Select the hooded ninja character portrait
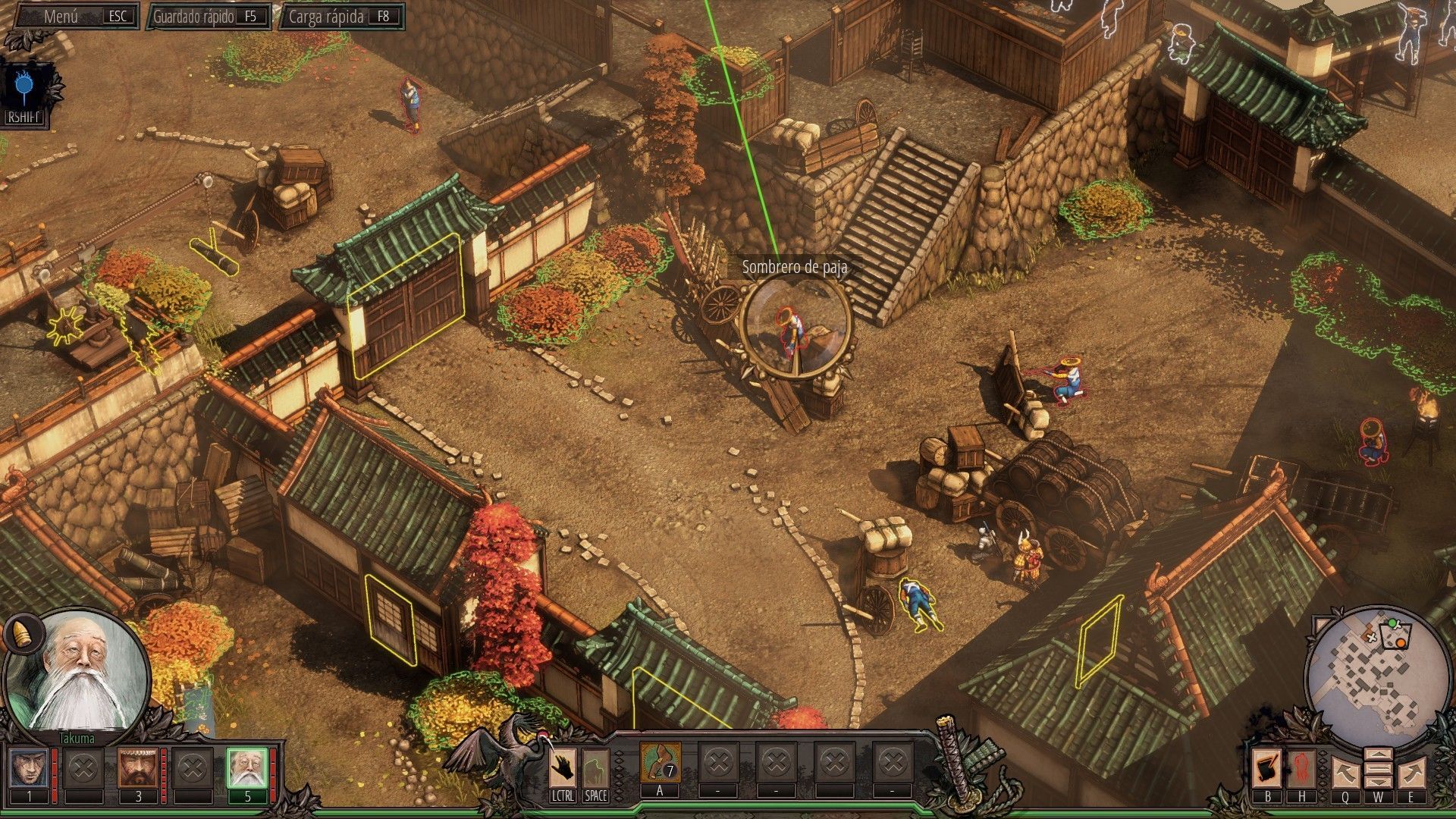 (x=30, y=767)
